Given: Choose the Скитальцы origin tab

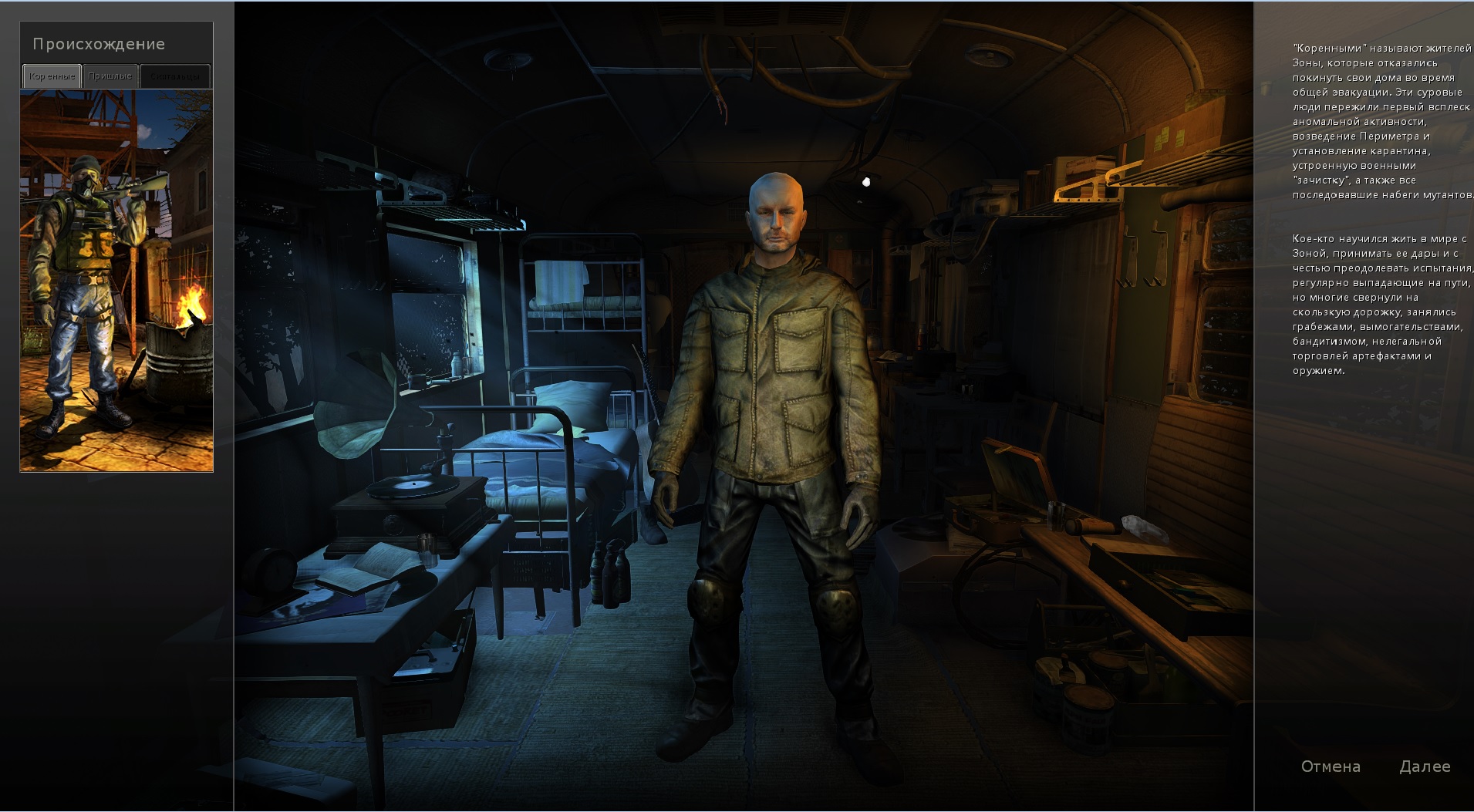Looking at the screenshot, I should [175, 76].
